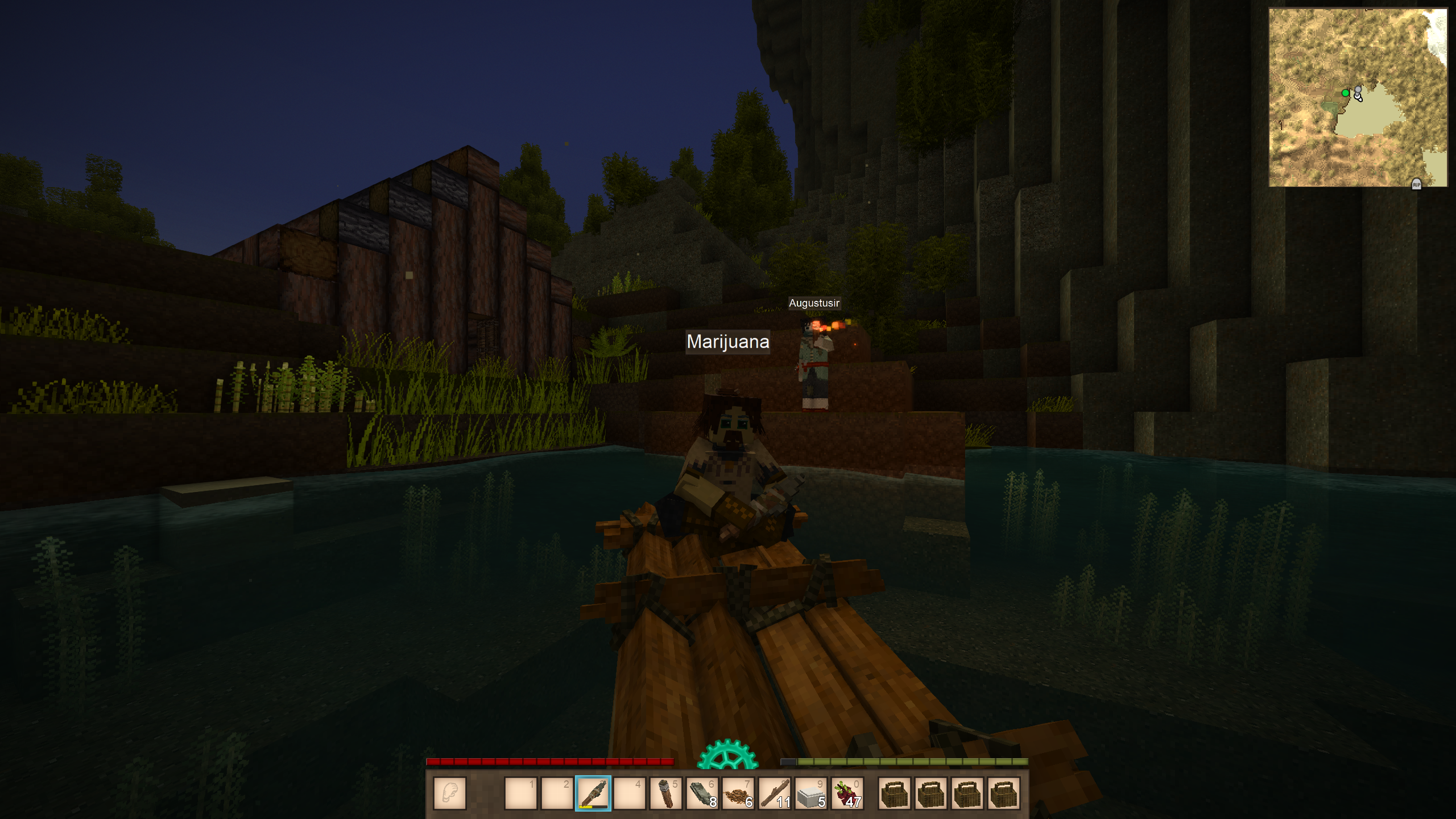Open the minimap
The height and width of the screenshot is (819, 1456).
(x=1358, y=97)
